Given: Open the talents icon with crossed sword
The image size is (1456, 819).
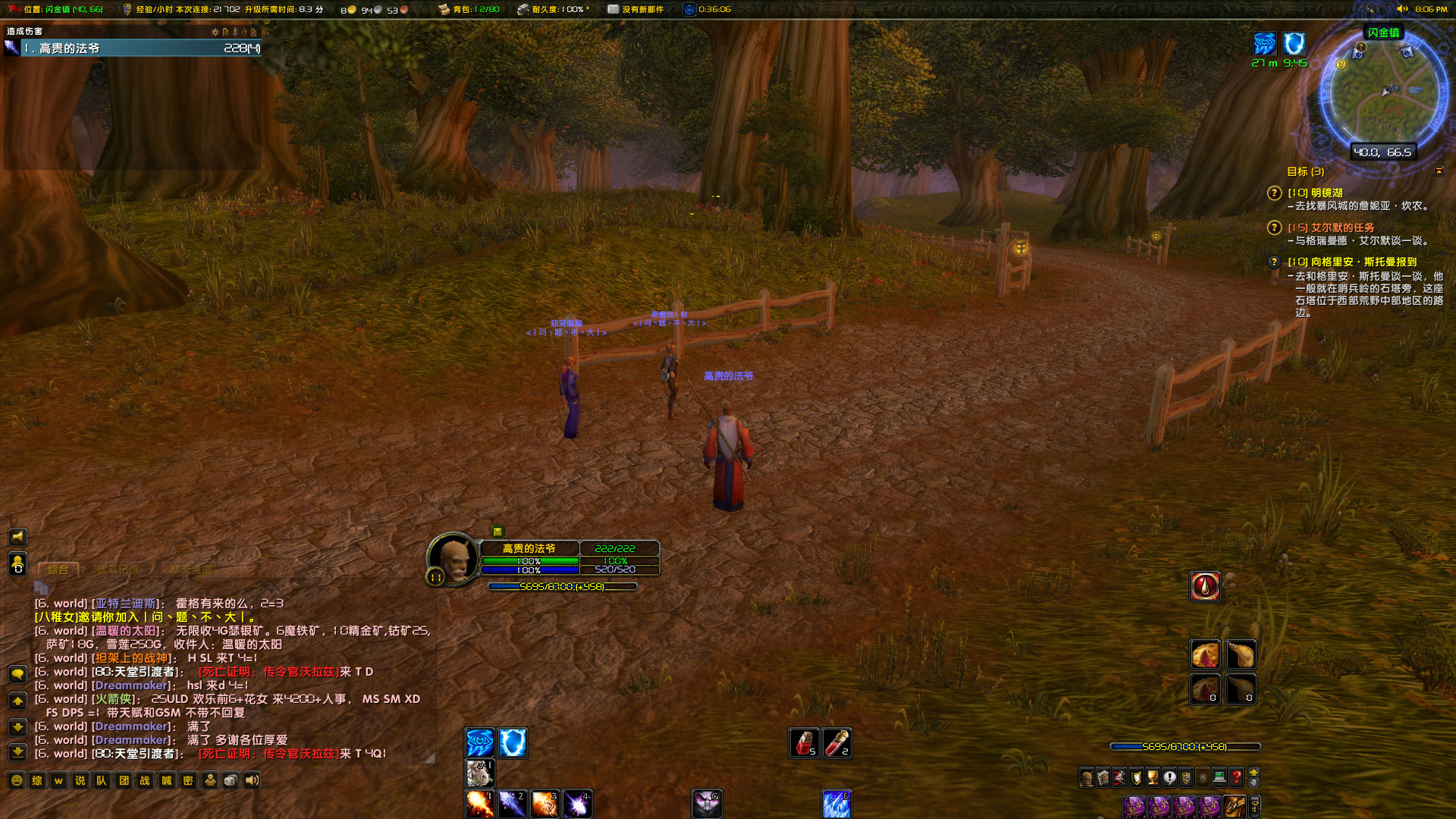Looking at the screenshot, I should [1119, 778].
